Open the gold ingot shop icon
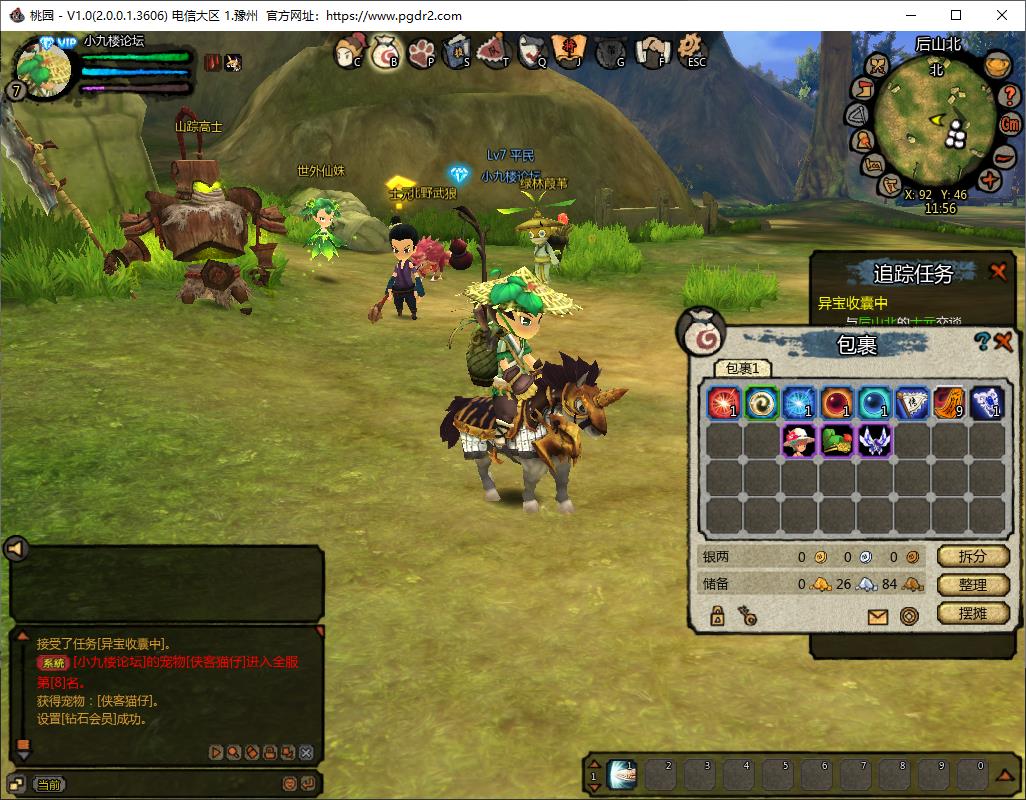The height and width of the screenshot is (800, 1026). pos(996,65)
